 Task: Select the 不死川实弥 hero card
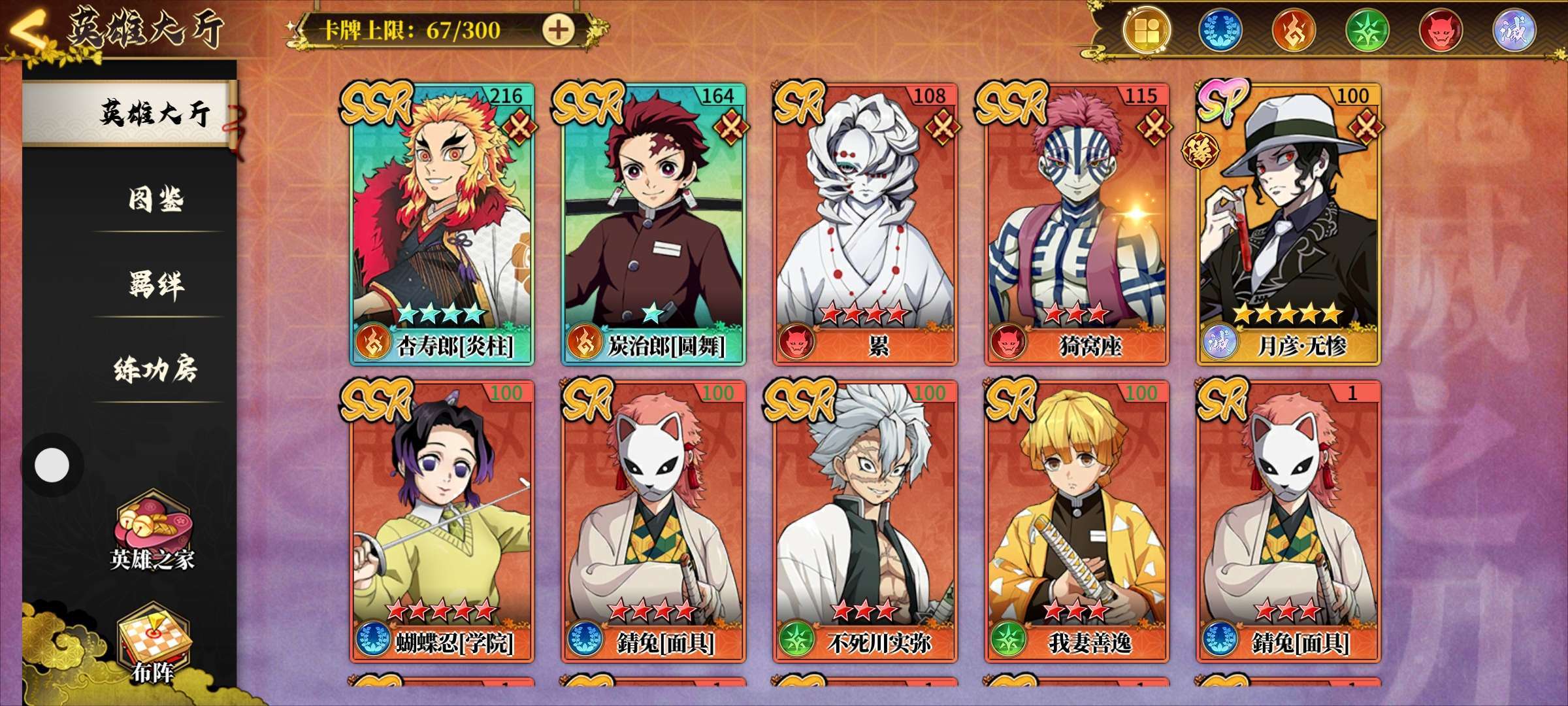tap(866, 521)
